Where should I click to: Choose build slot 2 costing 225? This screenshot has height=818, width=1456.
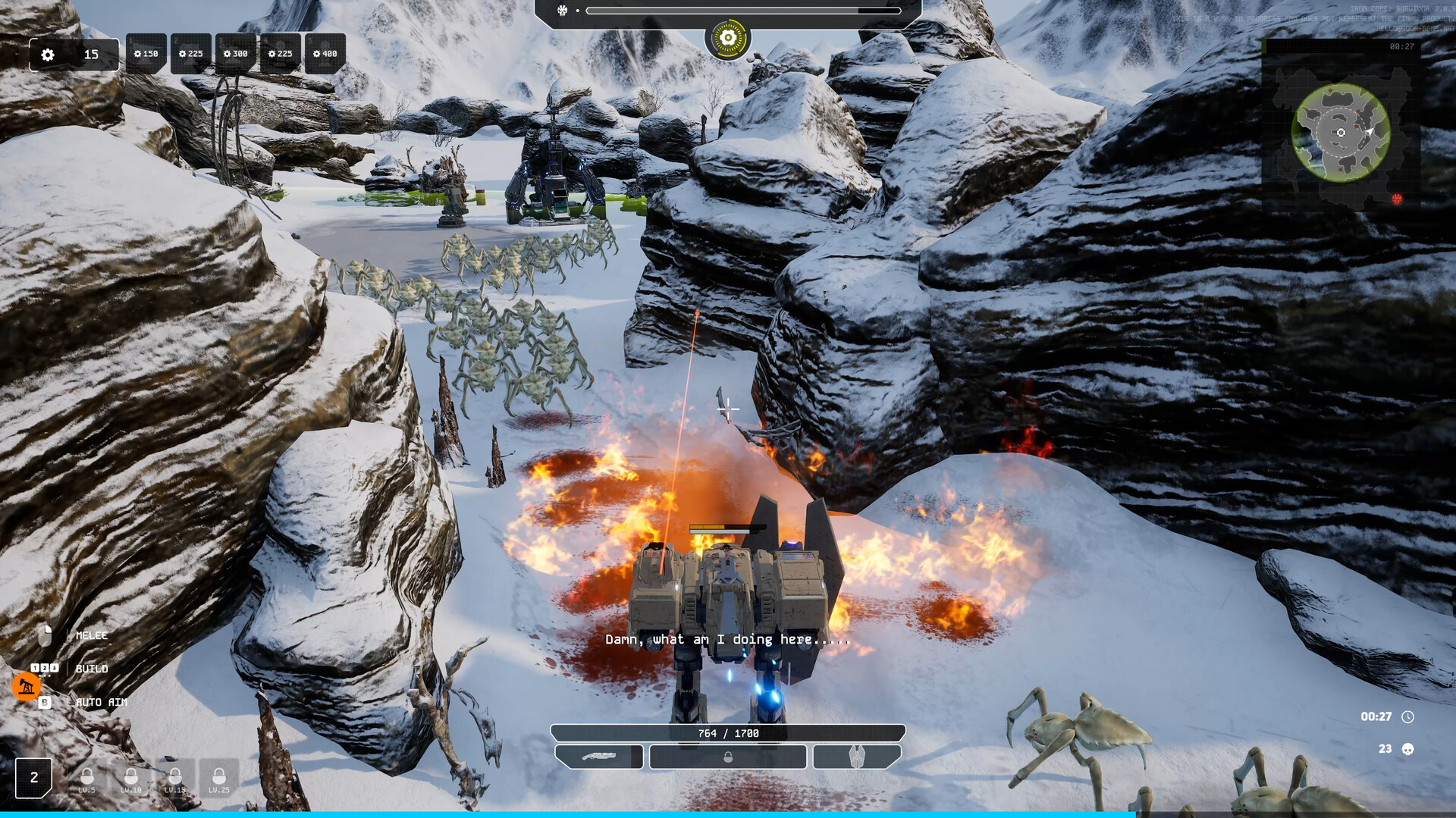point(190,54)
